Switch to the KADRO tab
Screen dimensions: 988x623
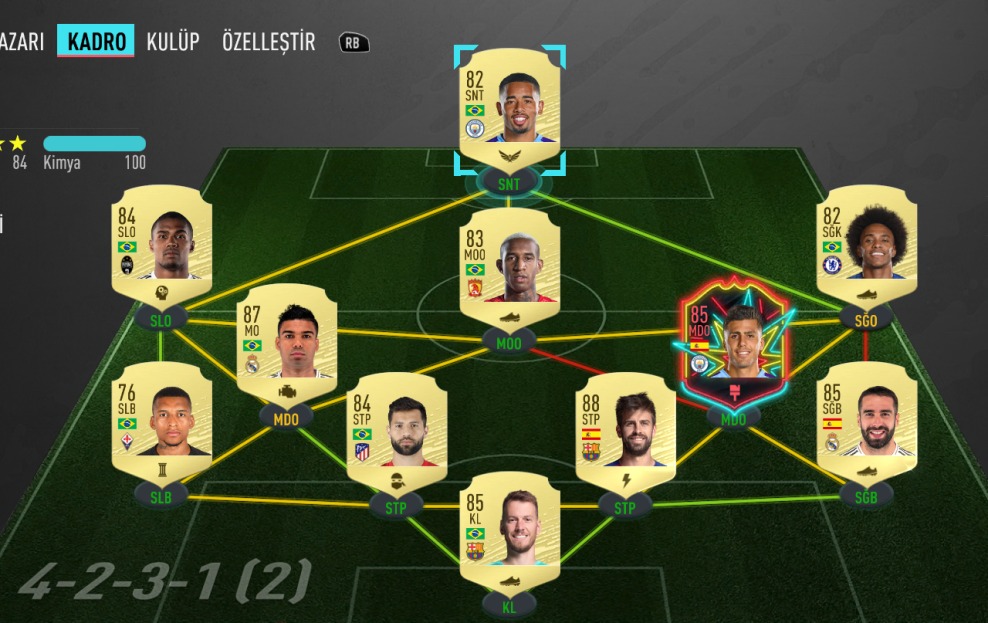click(96, 41)
